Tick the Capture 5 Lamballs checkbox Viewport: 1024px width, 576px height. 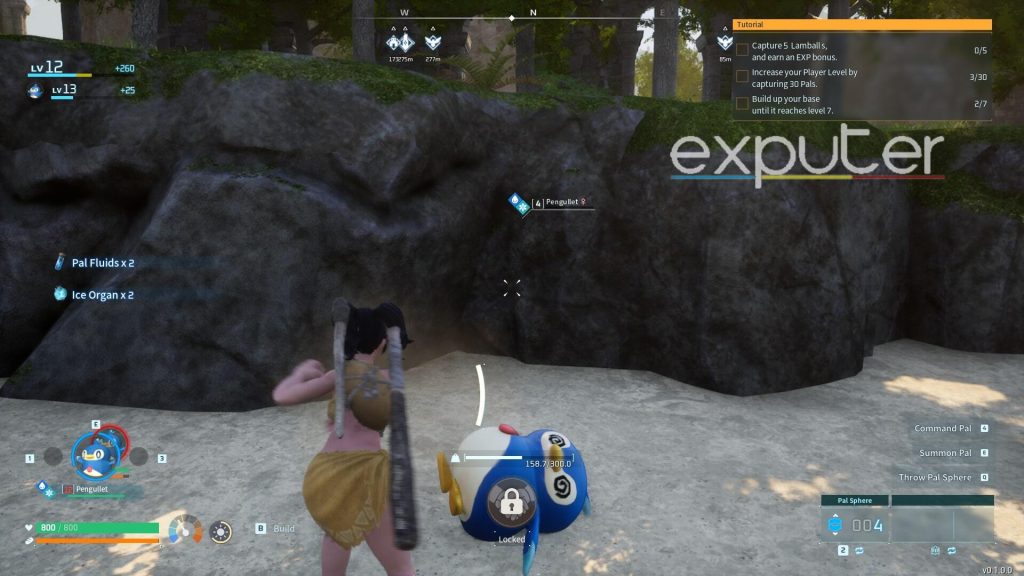pyautogui.click(x=742, y=48)
